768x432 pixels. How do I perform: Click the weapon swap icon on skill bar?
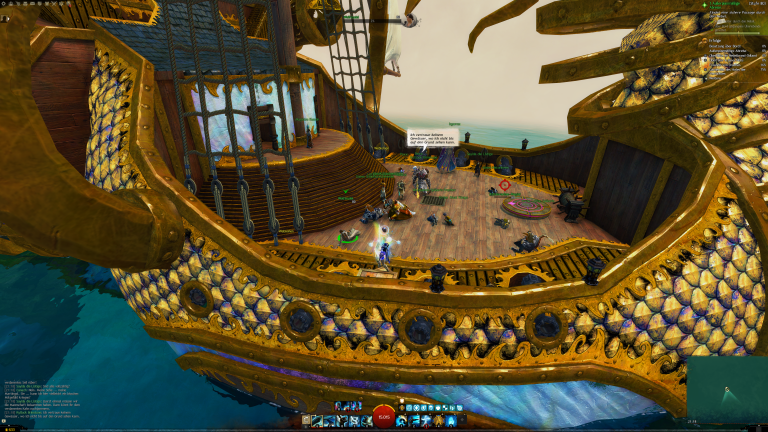click(305, 421)
